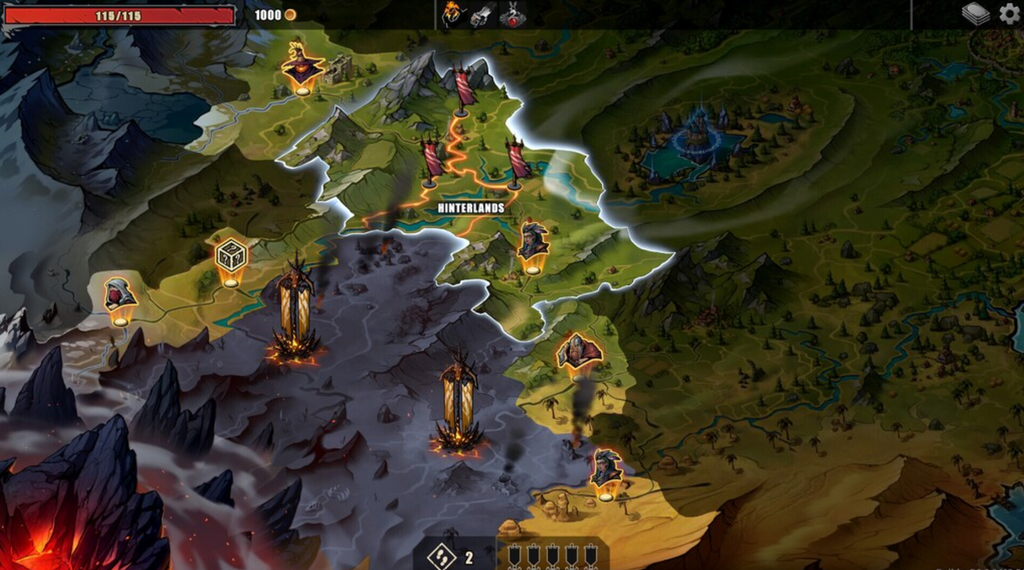Image resolution: width=1024 pixels, height=570 pixels.
Task: Select the portrait marker in the desert
Action: tap(605, 468)
